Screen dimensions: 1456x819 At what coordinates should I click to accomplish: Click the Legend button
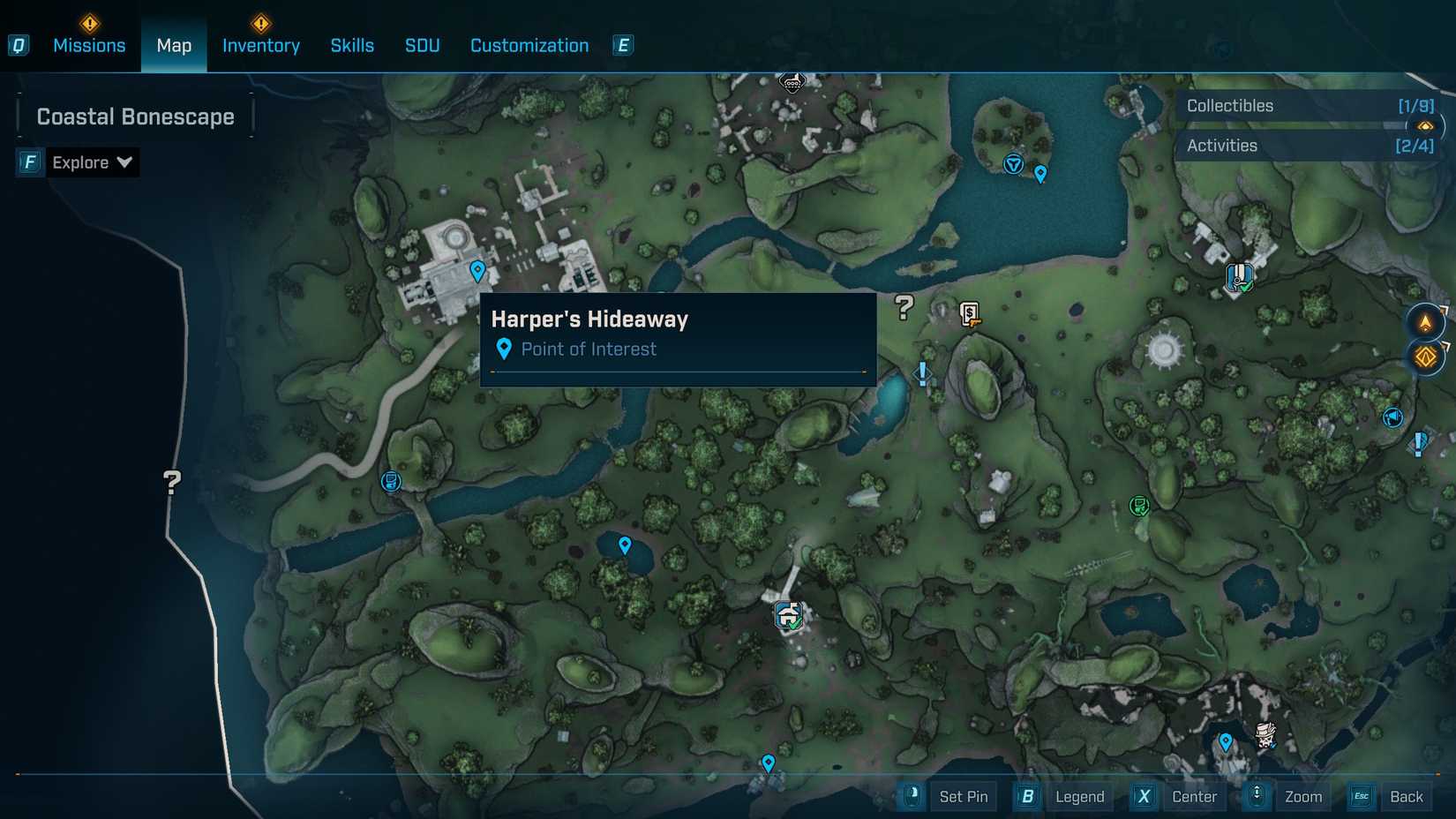click(1078, 796)
